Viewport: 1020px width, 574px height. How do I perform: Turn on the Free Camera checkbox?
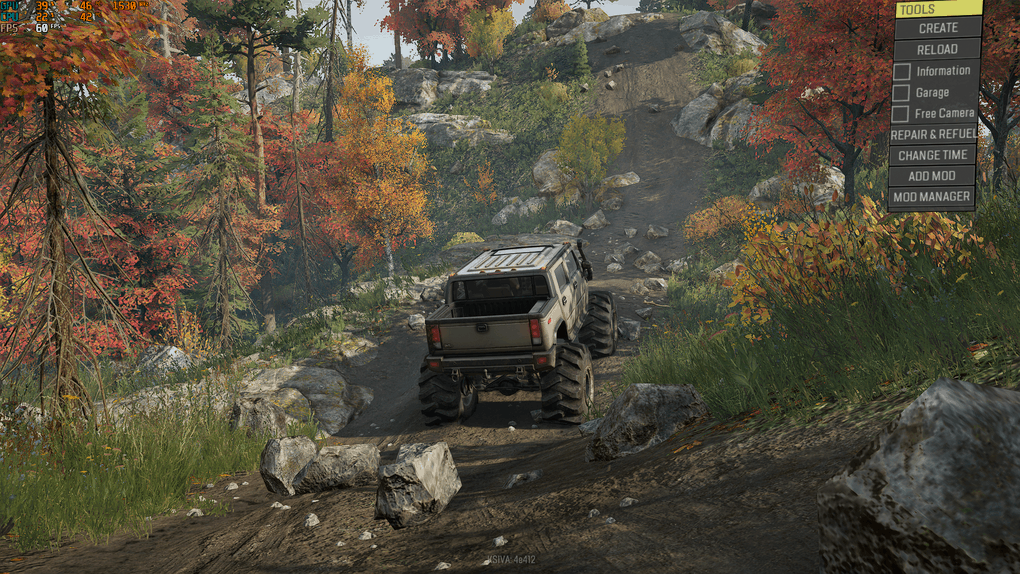(x=902, y=114)
